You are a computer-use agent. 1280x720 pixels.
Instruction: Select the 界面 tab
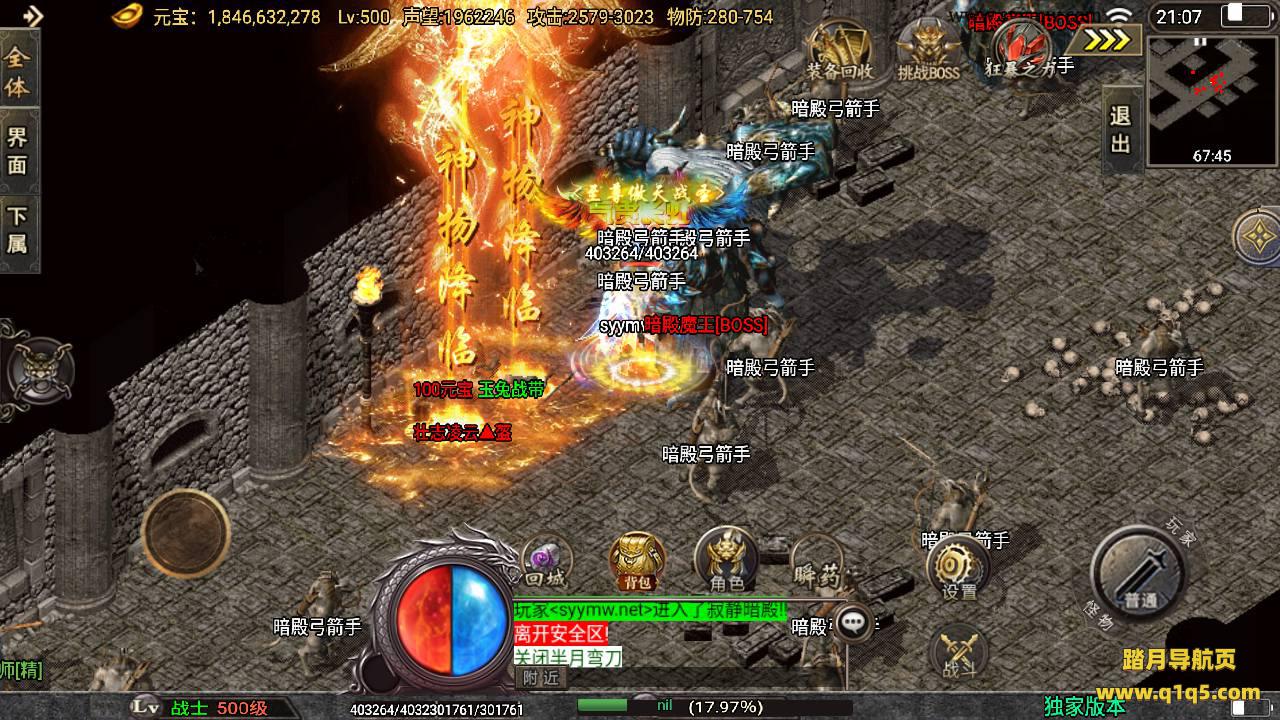(x=18, y=150)
